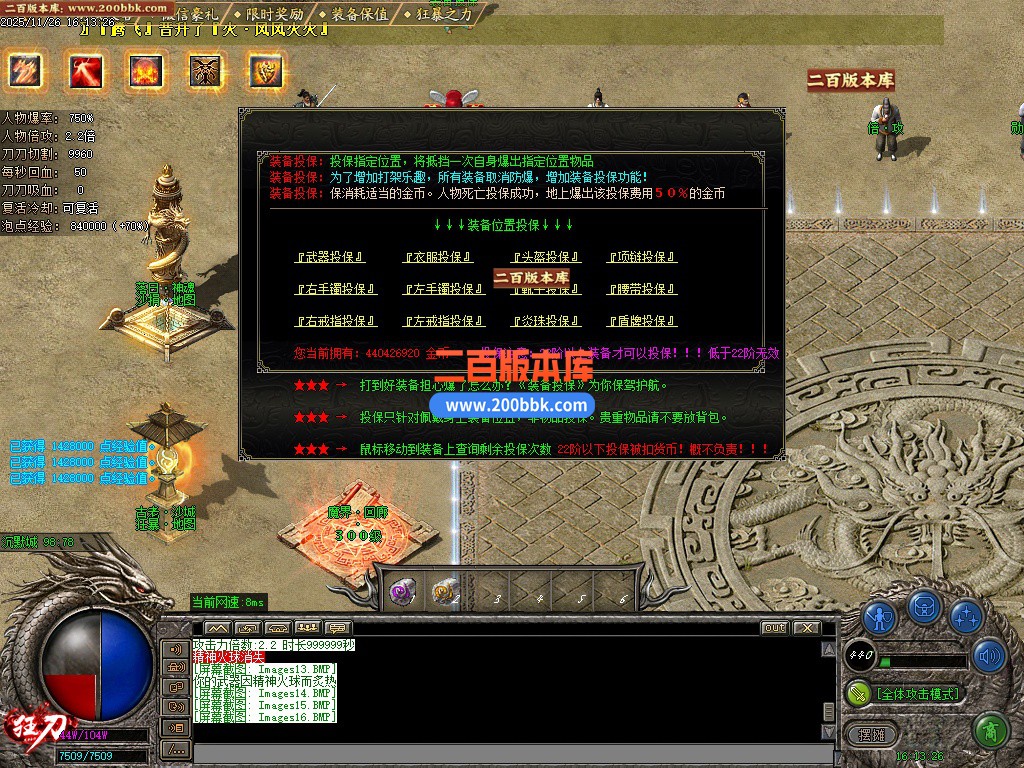The height and width of the screenshot is (768, 1024).
Task: Choose 盾牌投保 shield insurance option
Action: tap(642, 321)
